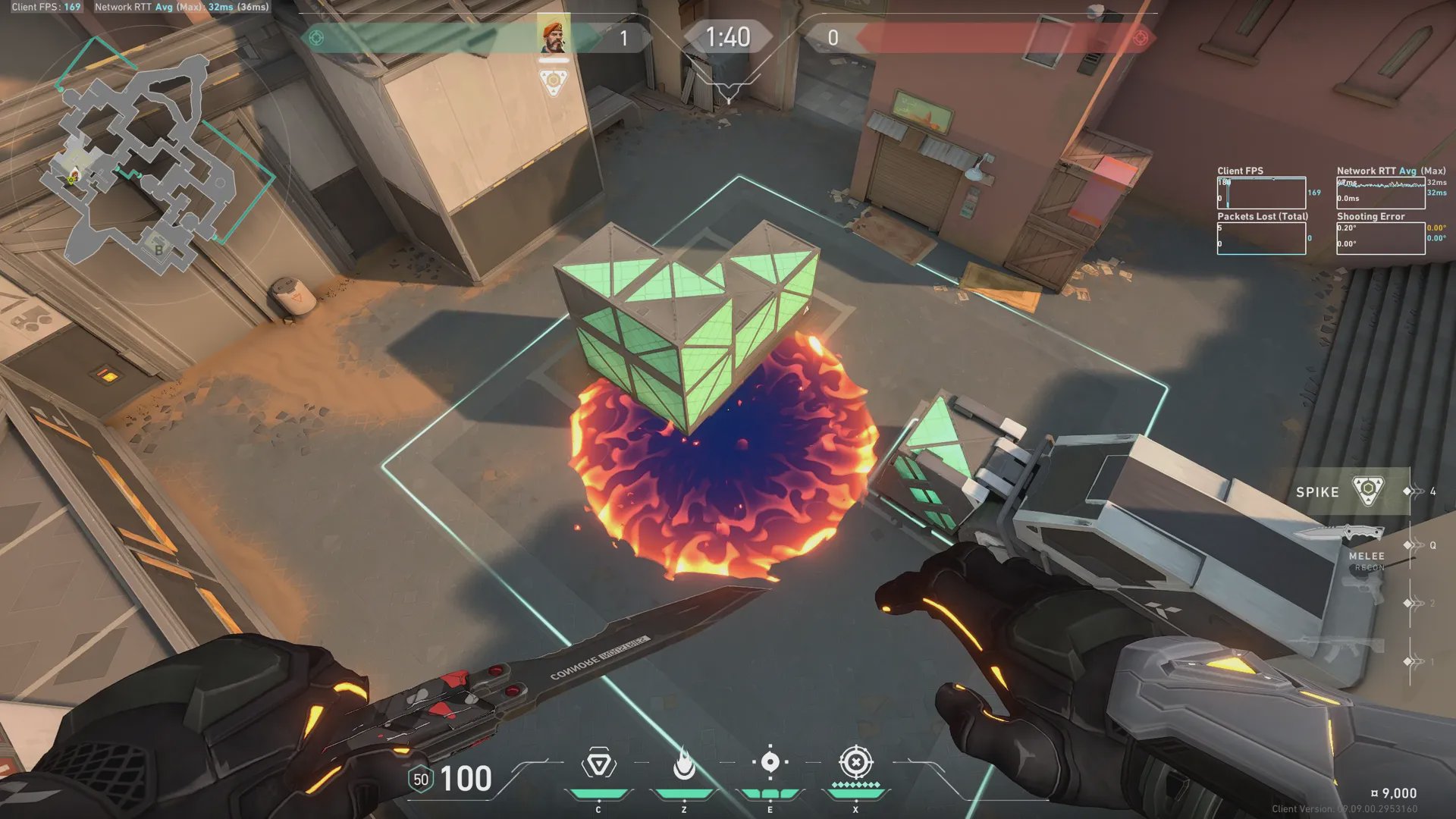Click the spike carrier icon below the portrait
Image resolution: width=1456 pixels, height=819 pixels.
click(554, 82)
